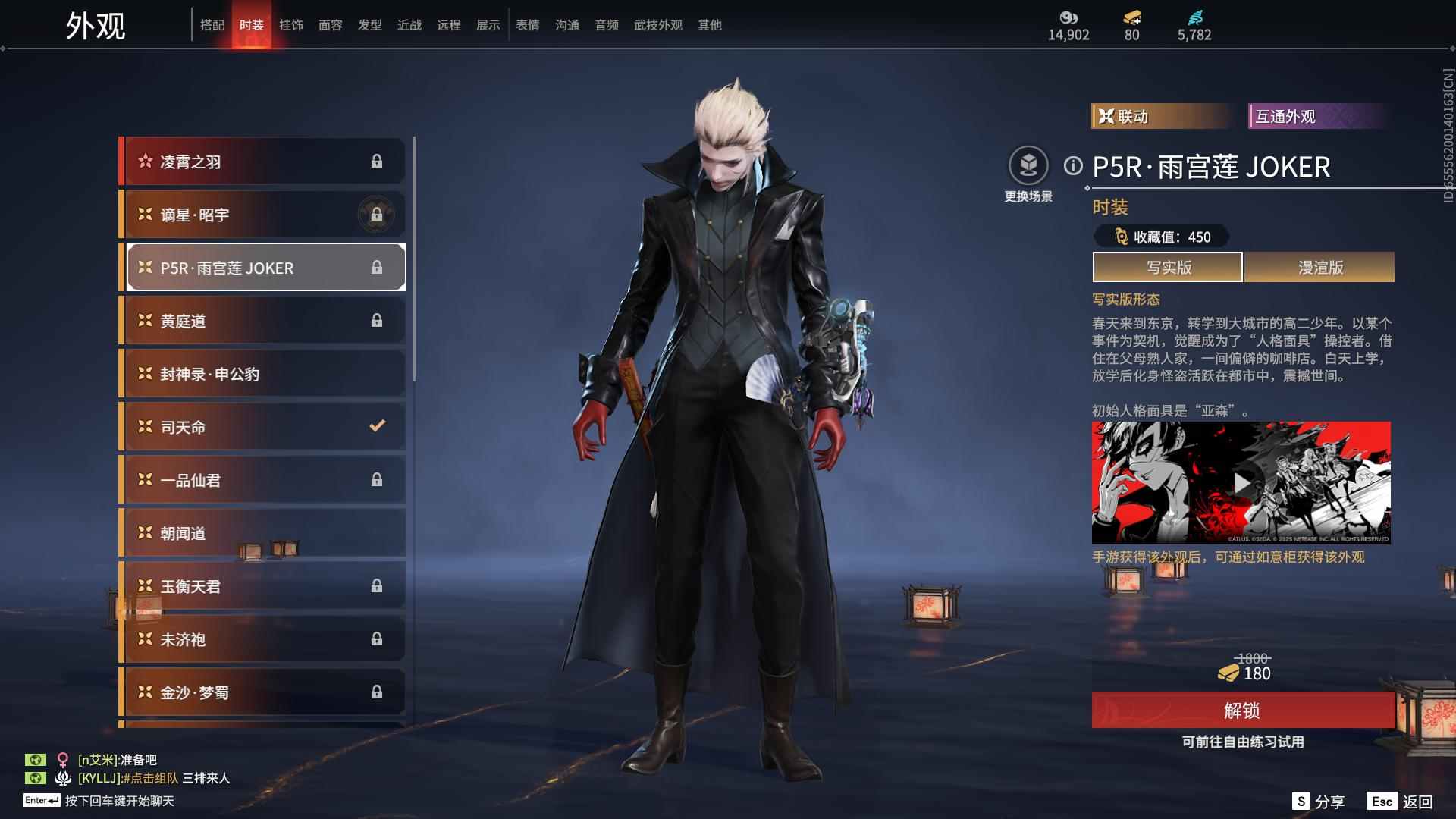The image size is (1456, 819).
Task: Switch to the 挂饰 tab
Action: [x=291, y=25]
